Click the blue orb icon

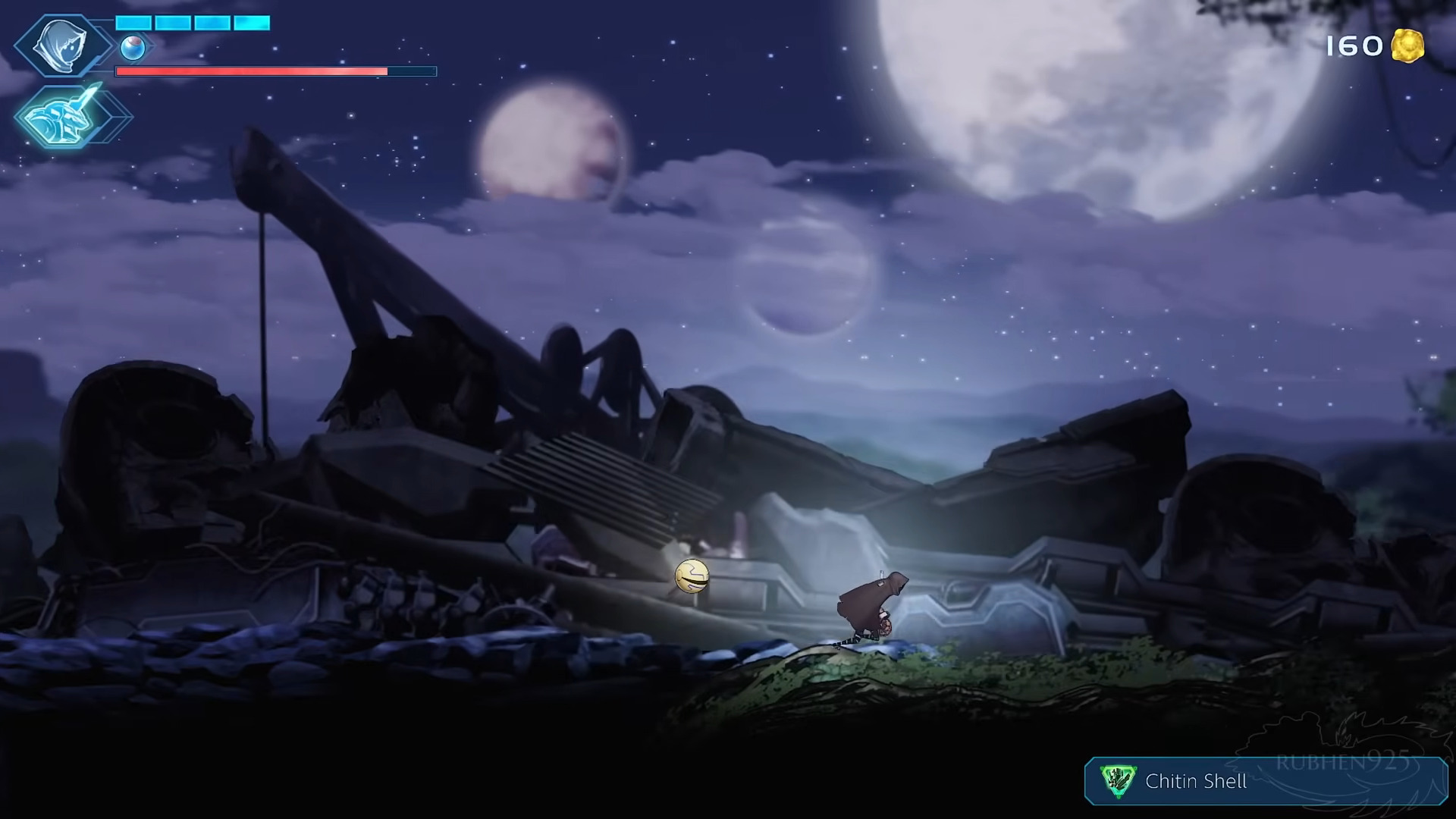point(133,48)
